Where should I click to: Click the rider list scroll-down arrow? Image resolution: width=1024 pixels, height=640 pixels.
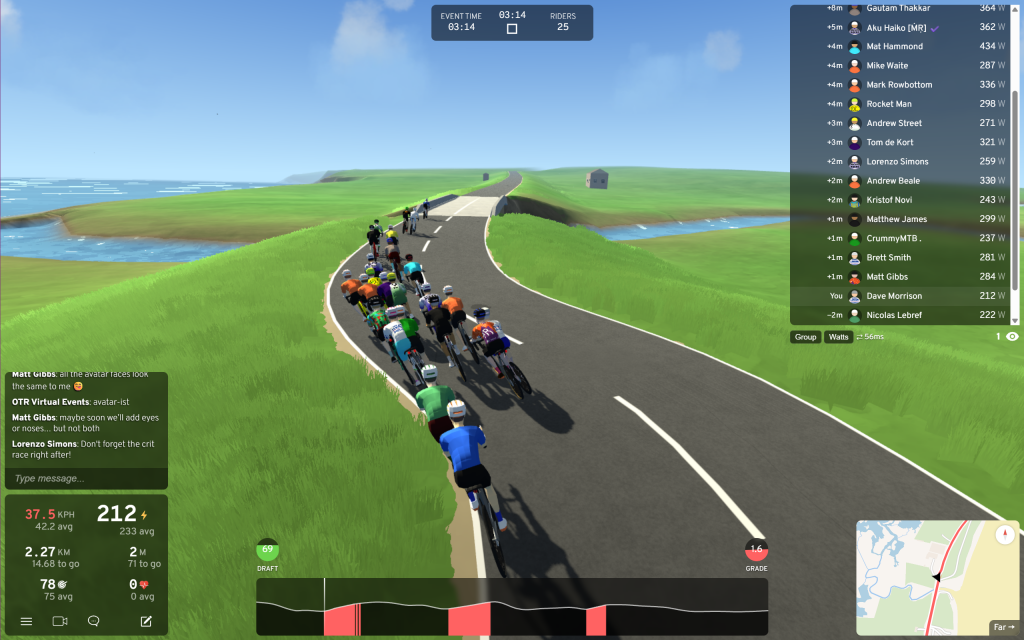coord(1015,320)
